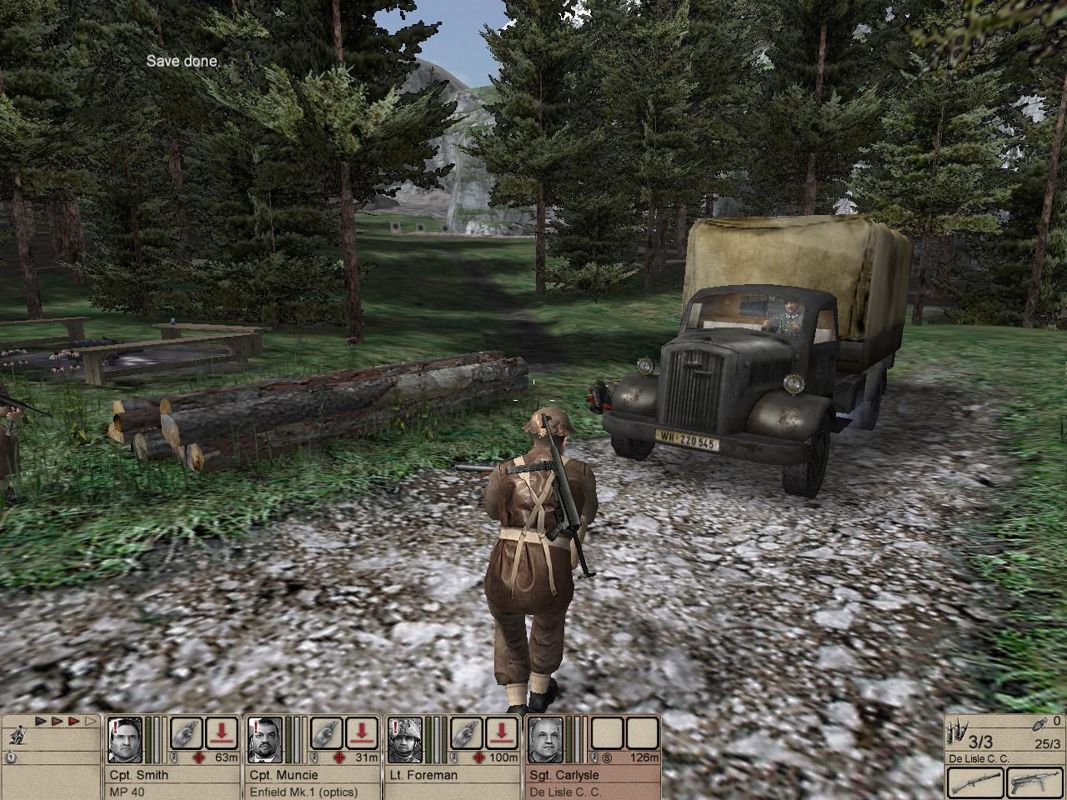Select Cpt. Muncie's portrait
1067x800 pixels.
pyautogui.click(x=264, y=740)
